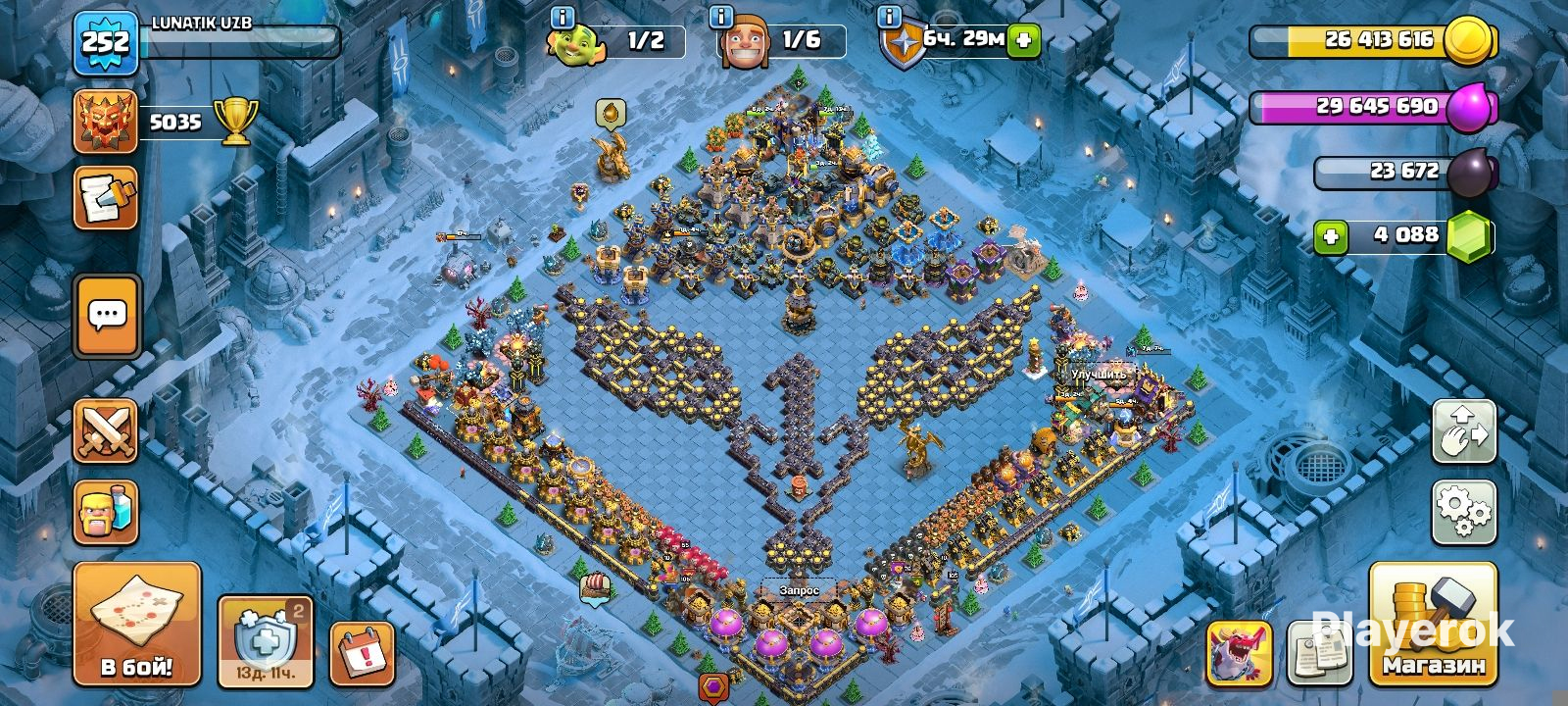The height and width of the screenshot is (706, 1568).
Task: Click the Запрос clan castle request
Action: [x=799, y=590]
